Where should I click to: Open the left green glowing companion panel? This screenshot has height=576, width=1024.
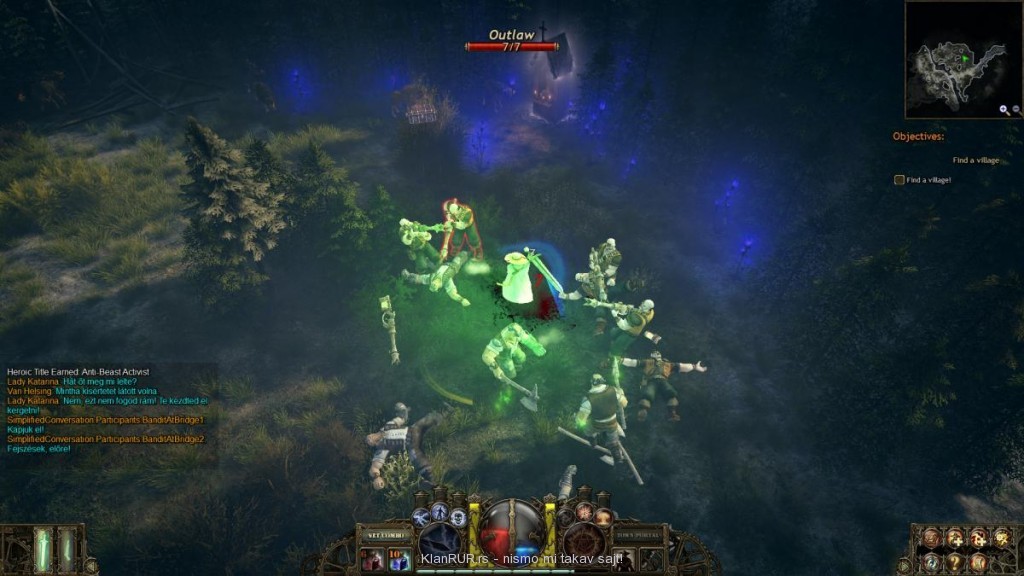point(44,549)
